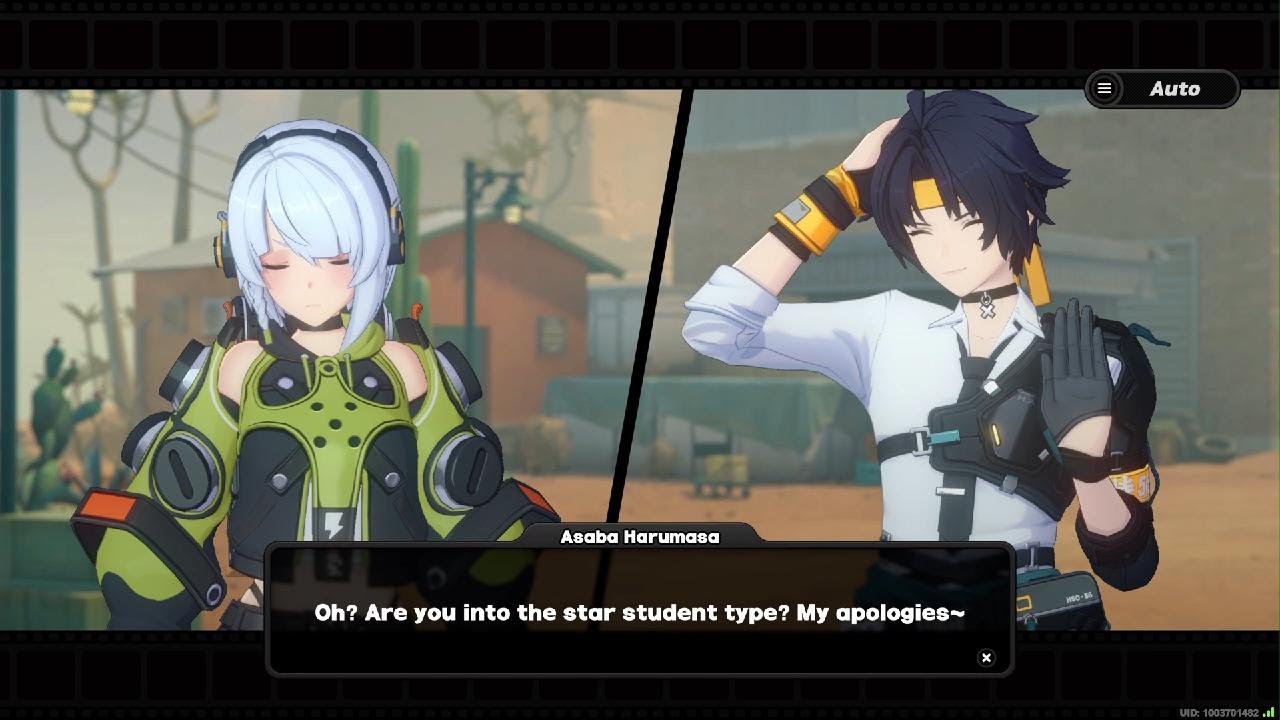
Task: Open the dialogue menu list icon
Action: click(1104, 89)
